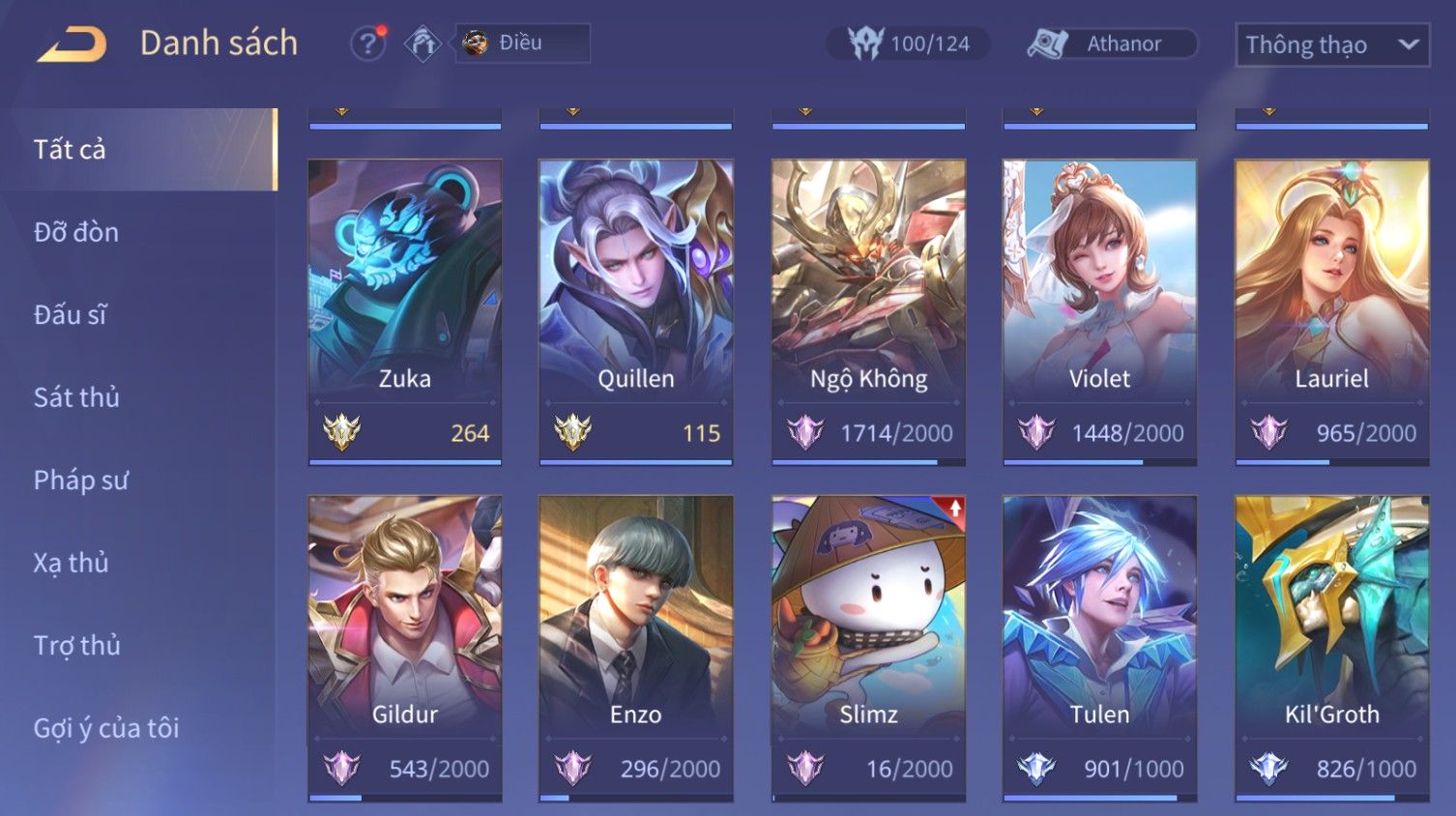Choose the Pháp sư category
Viewport: 1456px width, 816px height.
81,481
